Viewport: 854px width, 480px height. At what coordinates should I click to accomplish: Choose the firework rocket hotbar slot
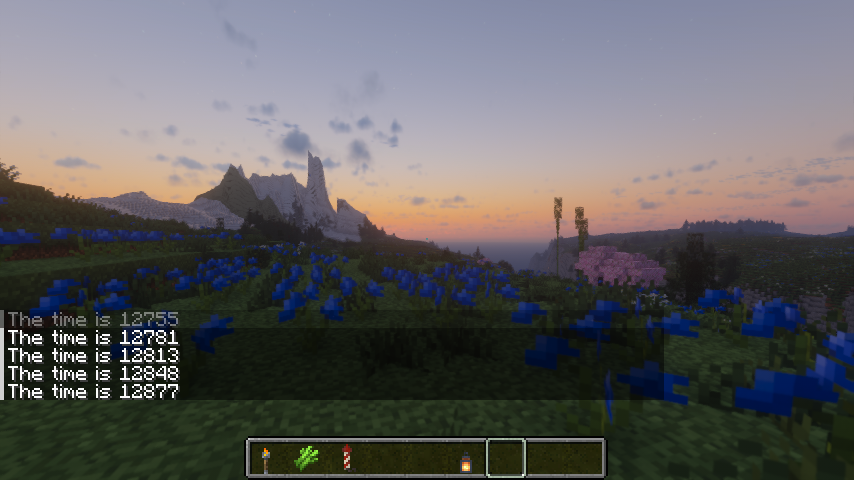346,459
